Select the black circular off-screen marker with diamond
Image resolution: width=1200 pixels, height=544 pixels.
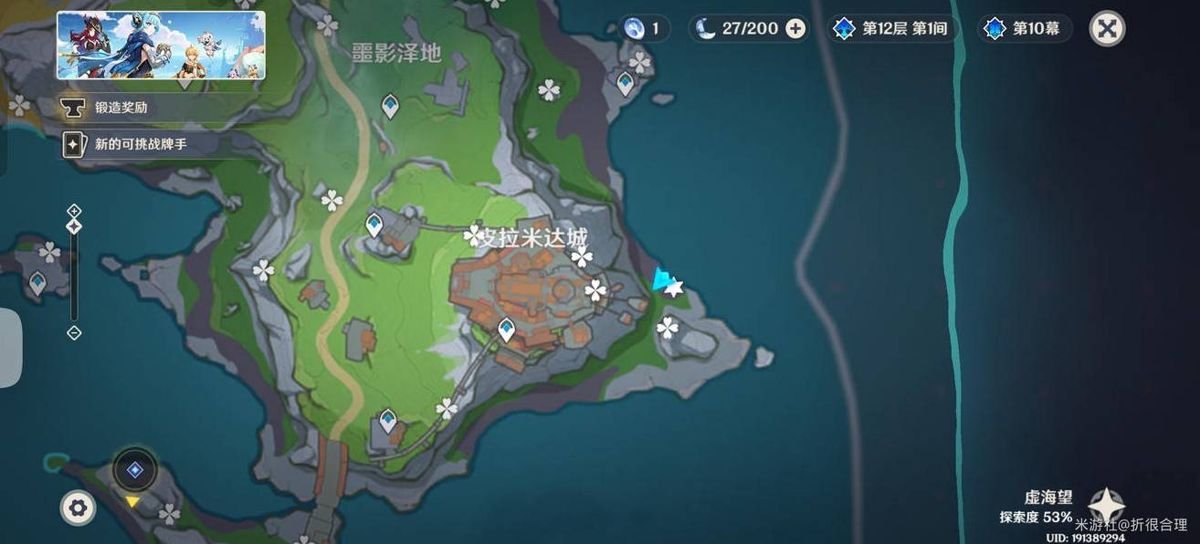click(x=134, y=469)
